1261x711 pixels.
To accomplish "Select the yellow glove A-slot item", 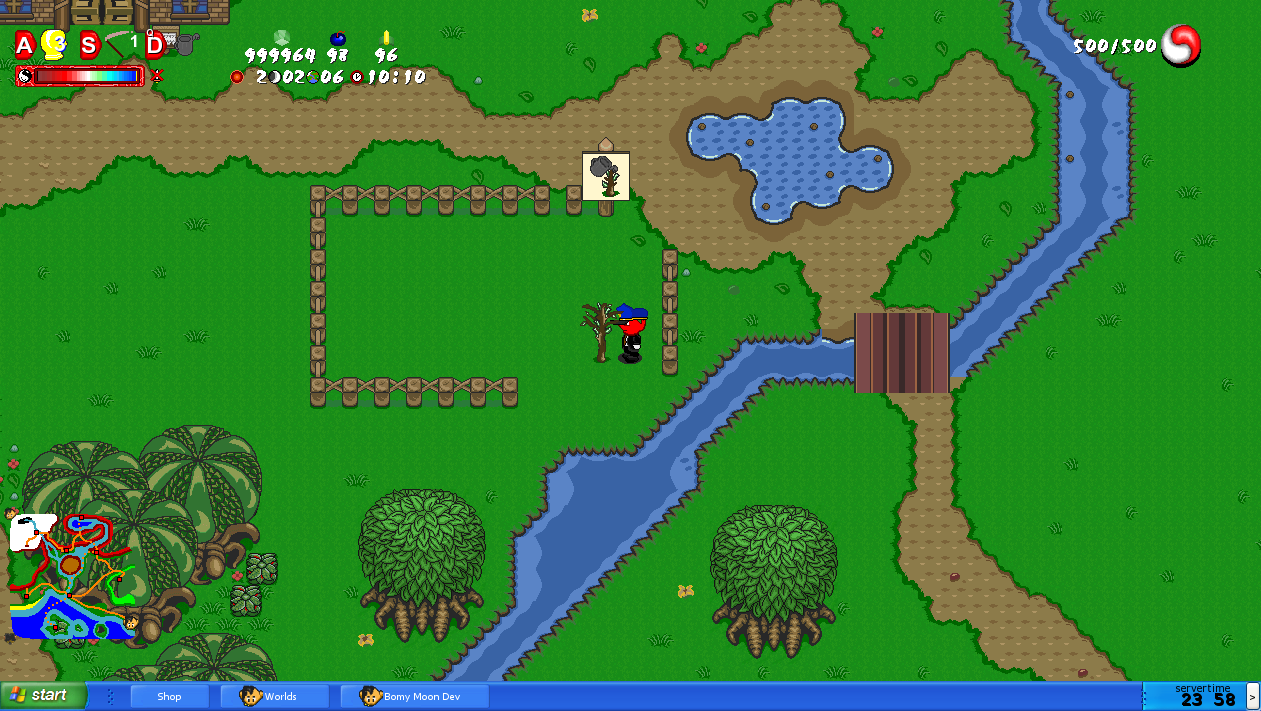I will click(53, 44).
